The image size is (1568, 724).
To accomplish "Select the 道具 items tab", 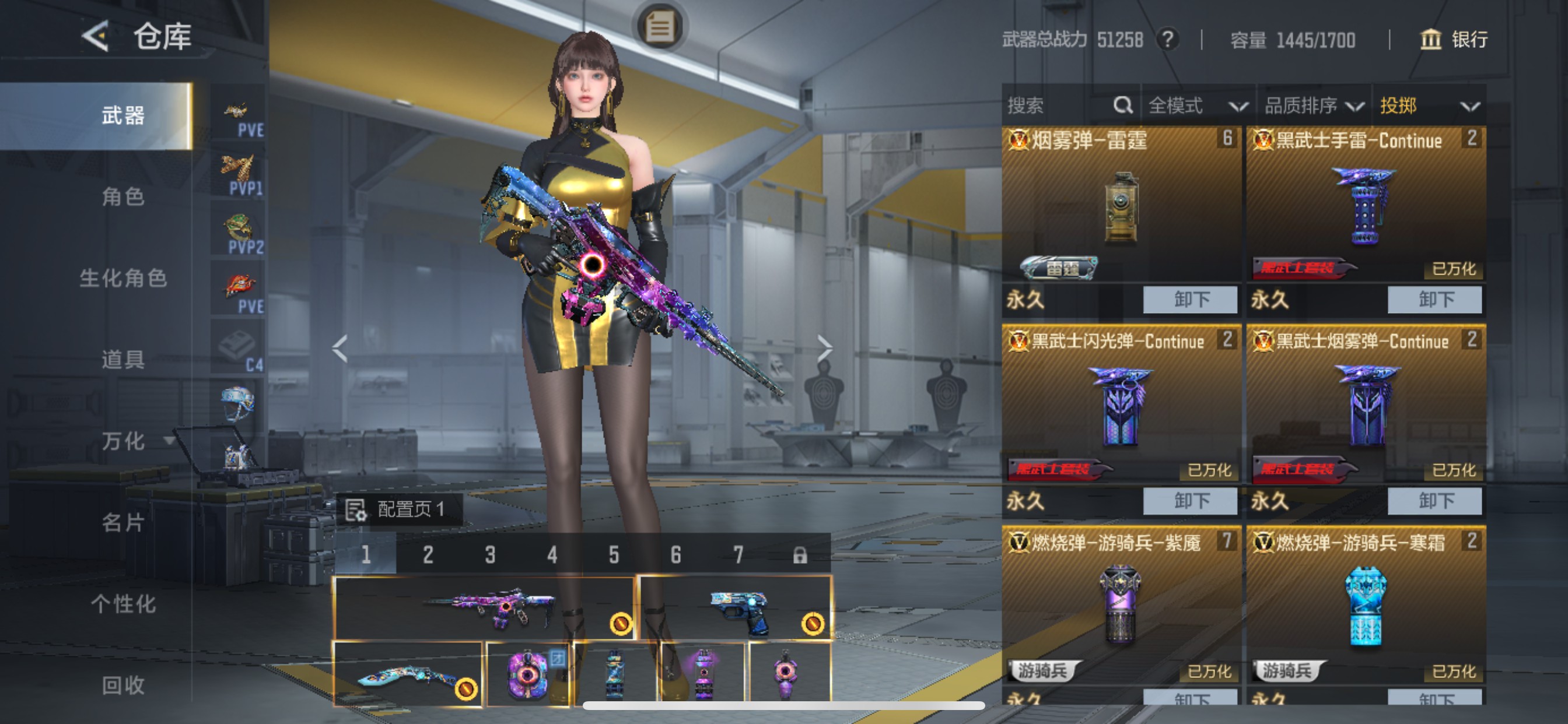I will point(123,360).
